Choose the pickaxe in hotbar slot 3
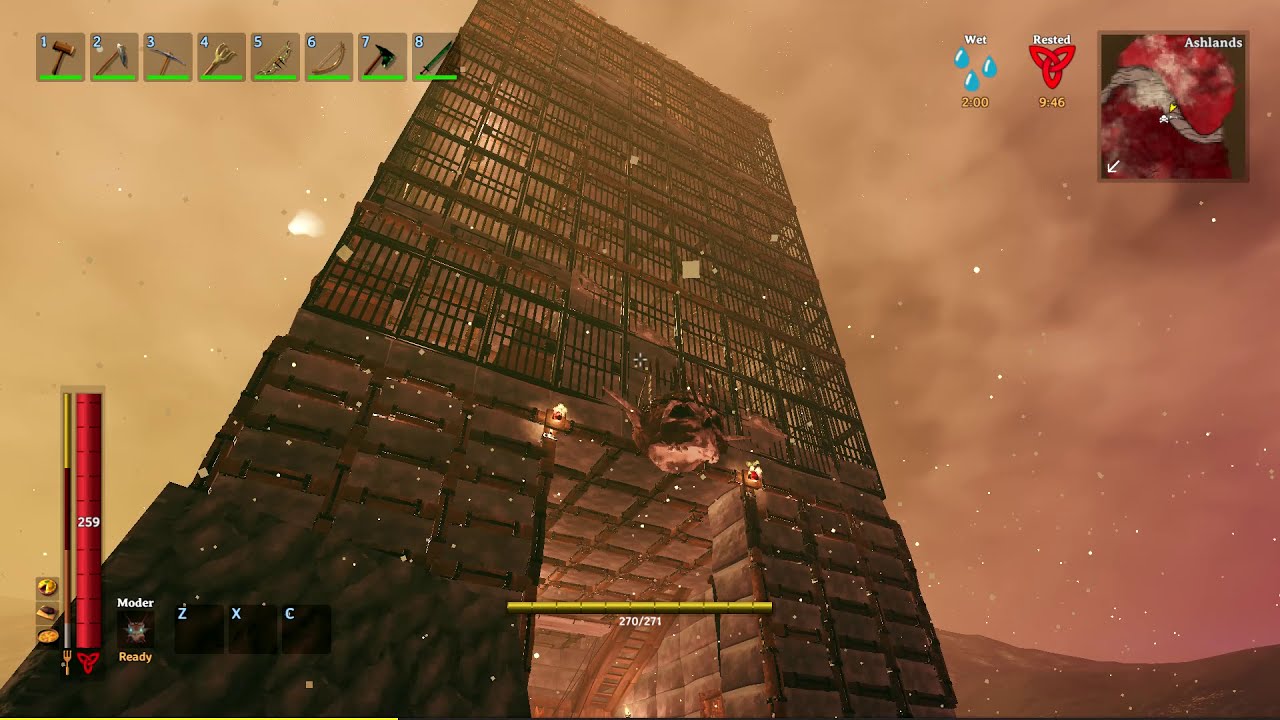This screenshot has height=720, width=1280. tap(167, 57)
